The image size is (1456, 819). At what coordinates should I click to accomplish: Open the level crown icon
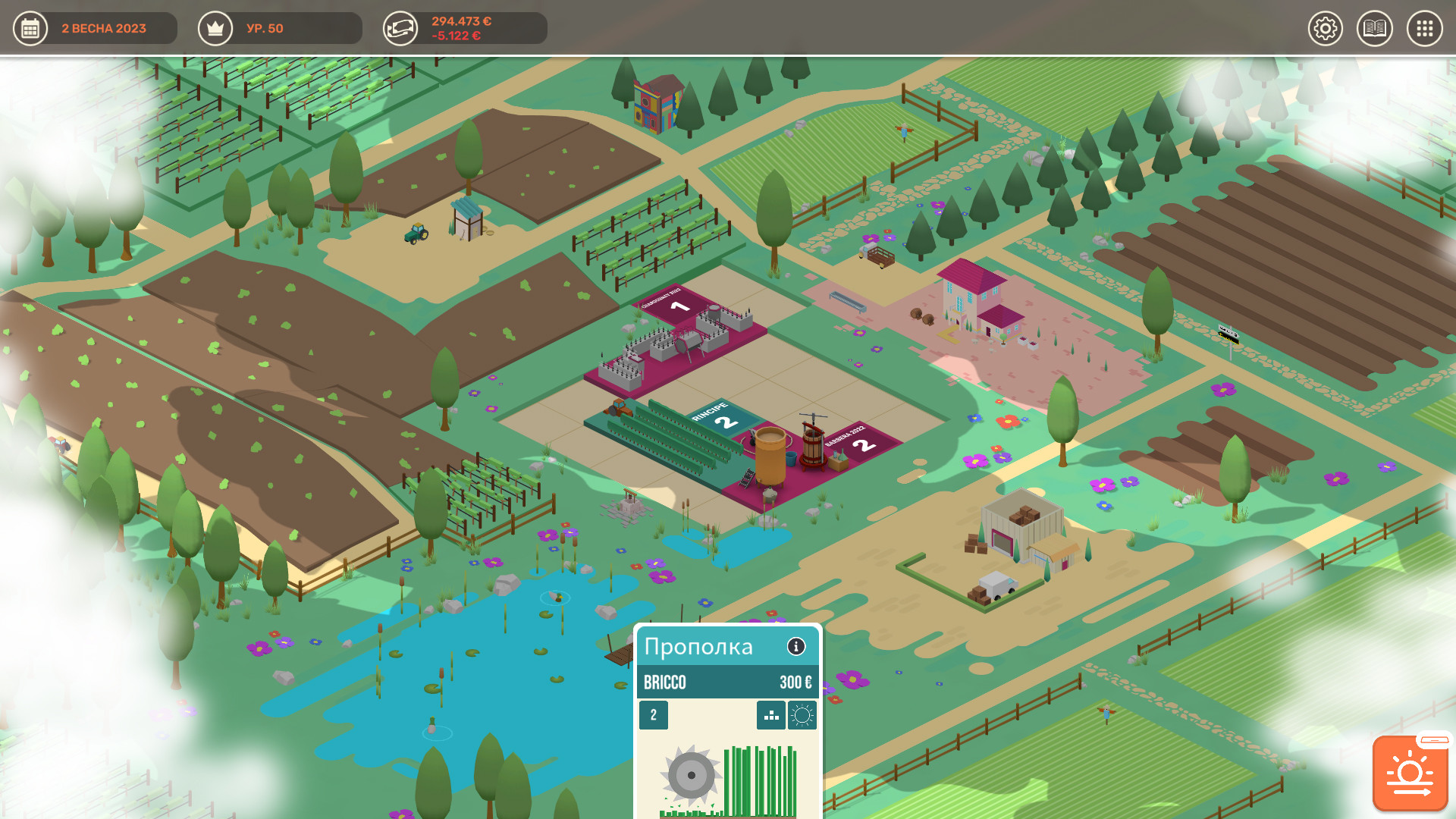pos(215,29)
